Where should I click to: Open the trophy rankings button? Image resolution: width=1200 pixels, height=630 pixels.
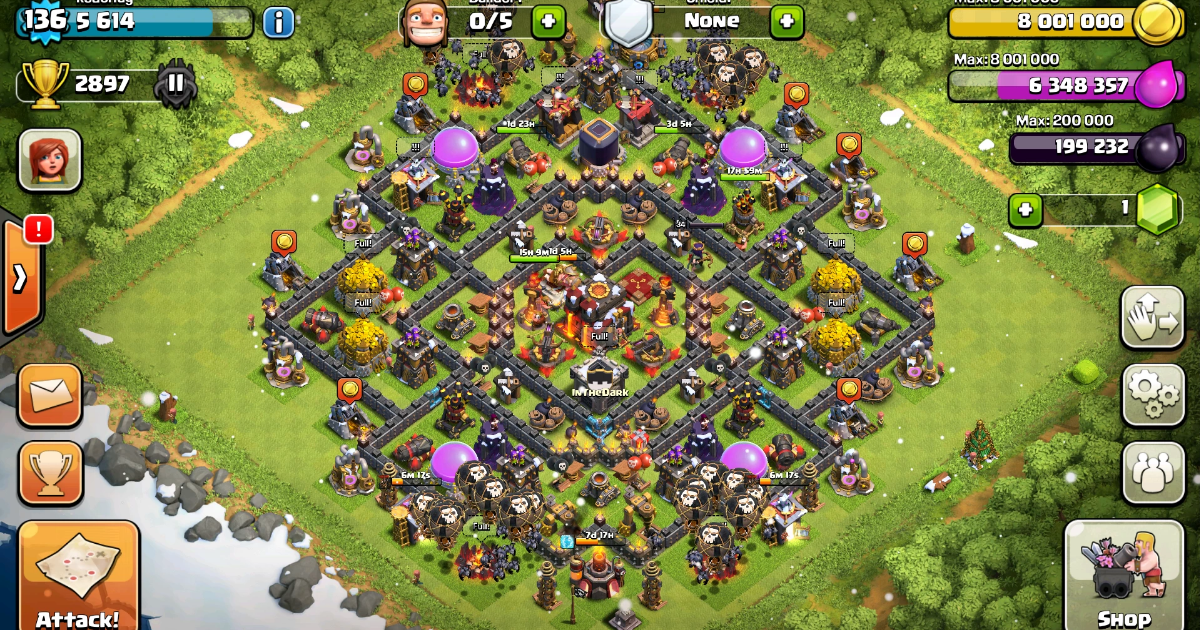pyautogui.click(x=50, y=474)
